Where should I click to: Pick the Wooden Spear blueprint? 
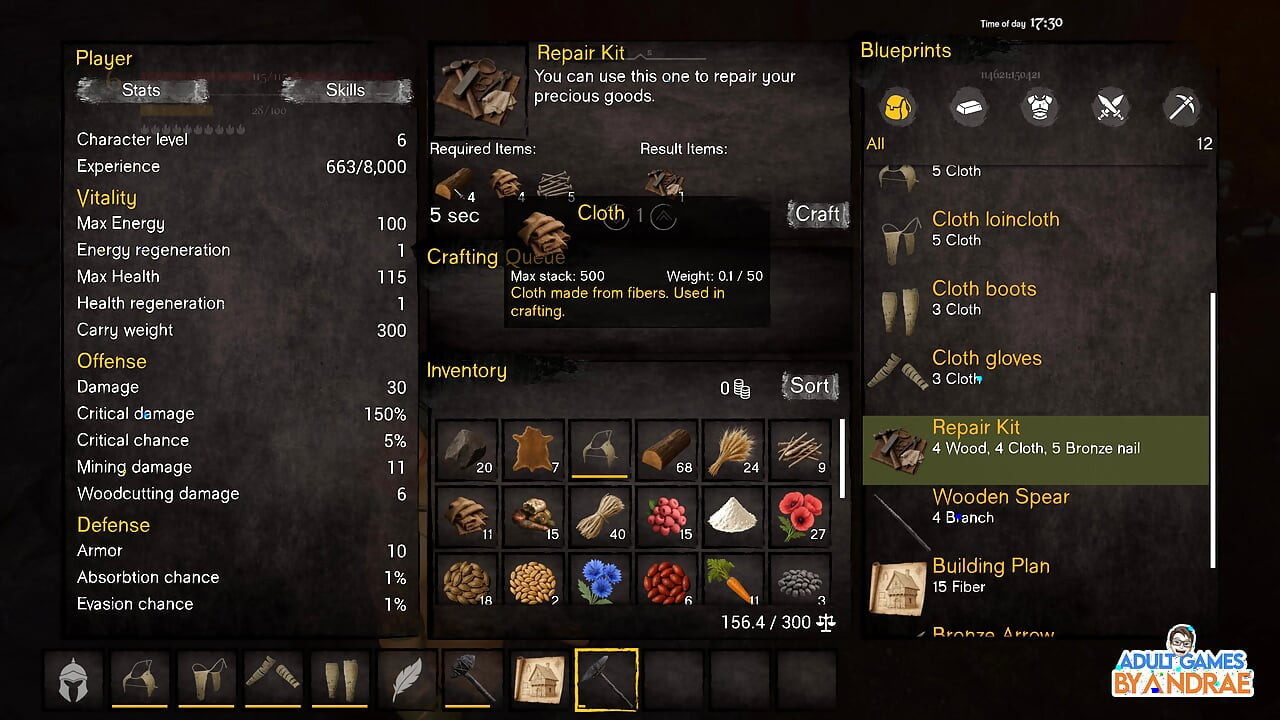(x=1000, y=506)
